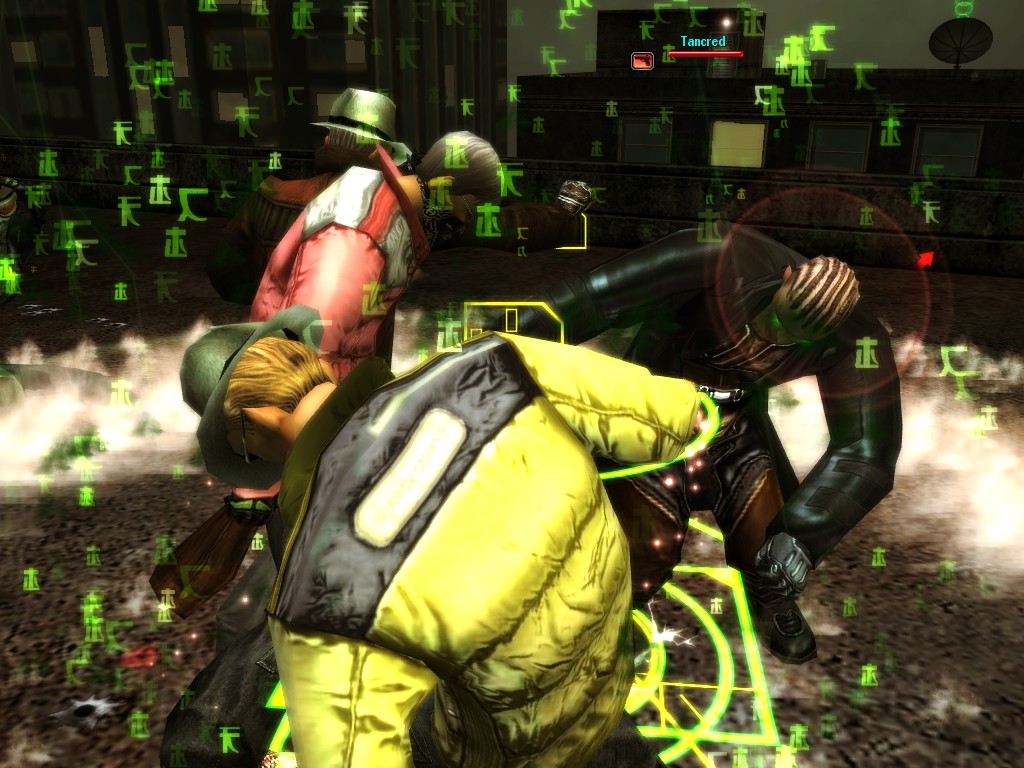Screen dimensions: 1024x768
Task: Select the Tancred player nameplate
Action: click(703, 42)
